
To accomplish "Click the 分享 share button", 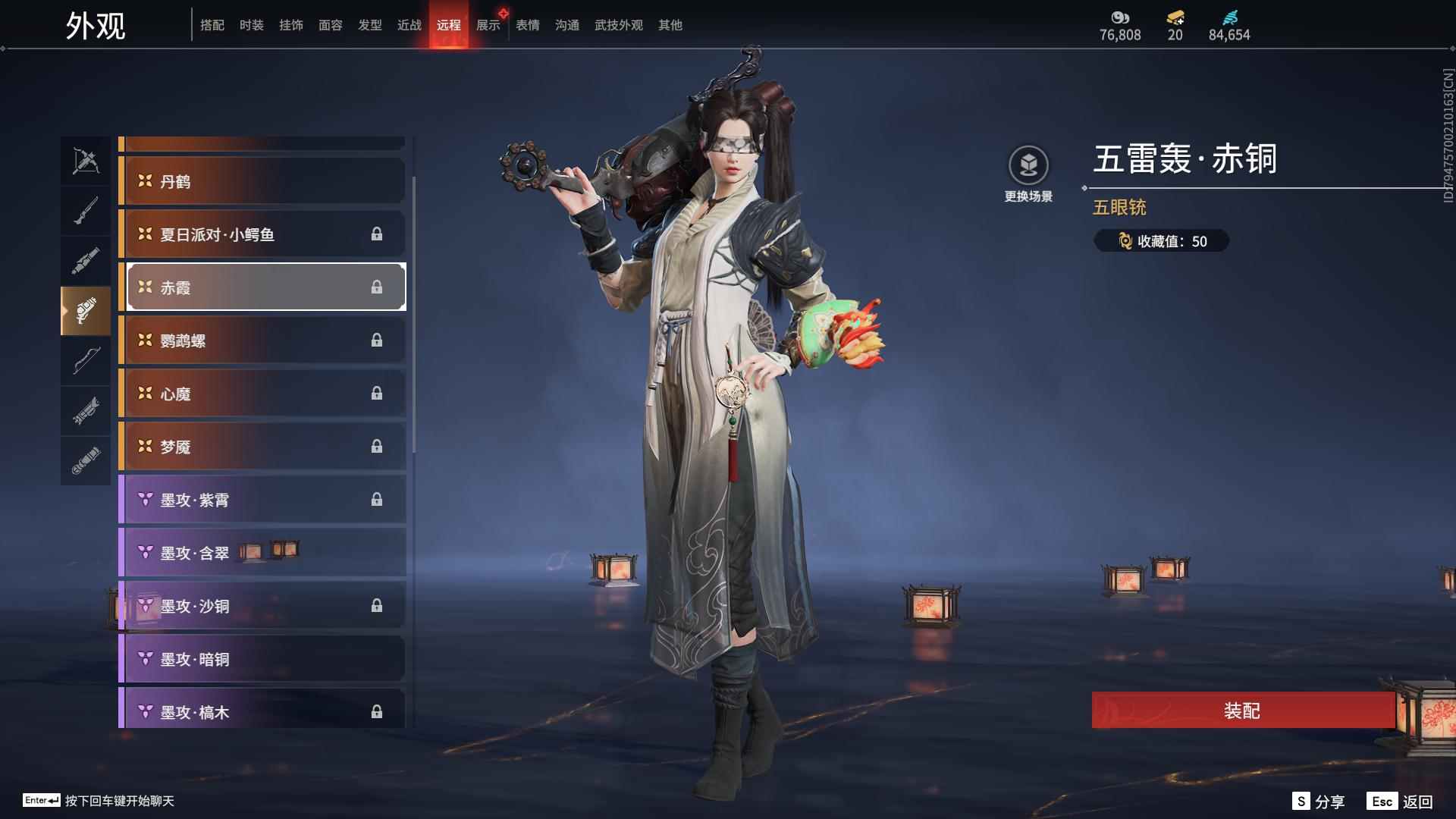I will click(1319, 802).
